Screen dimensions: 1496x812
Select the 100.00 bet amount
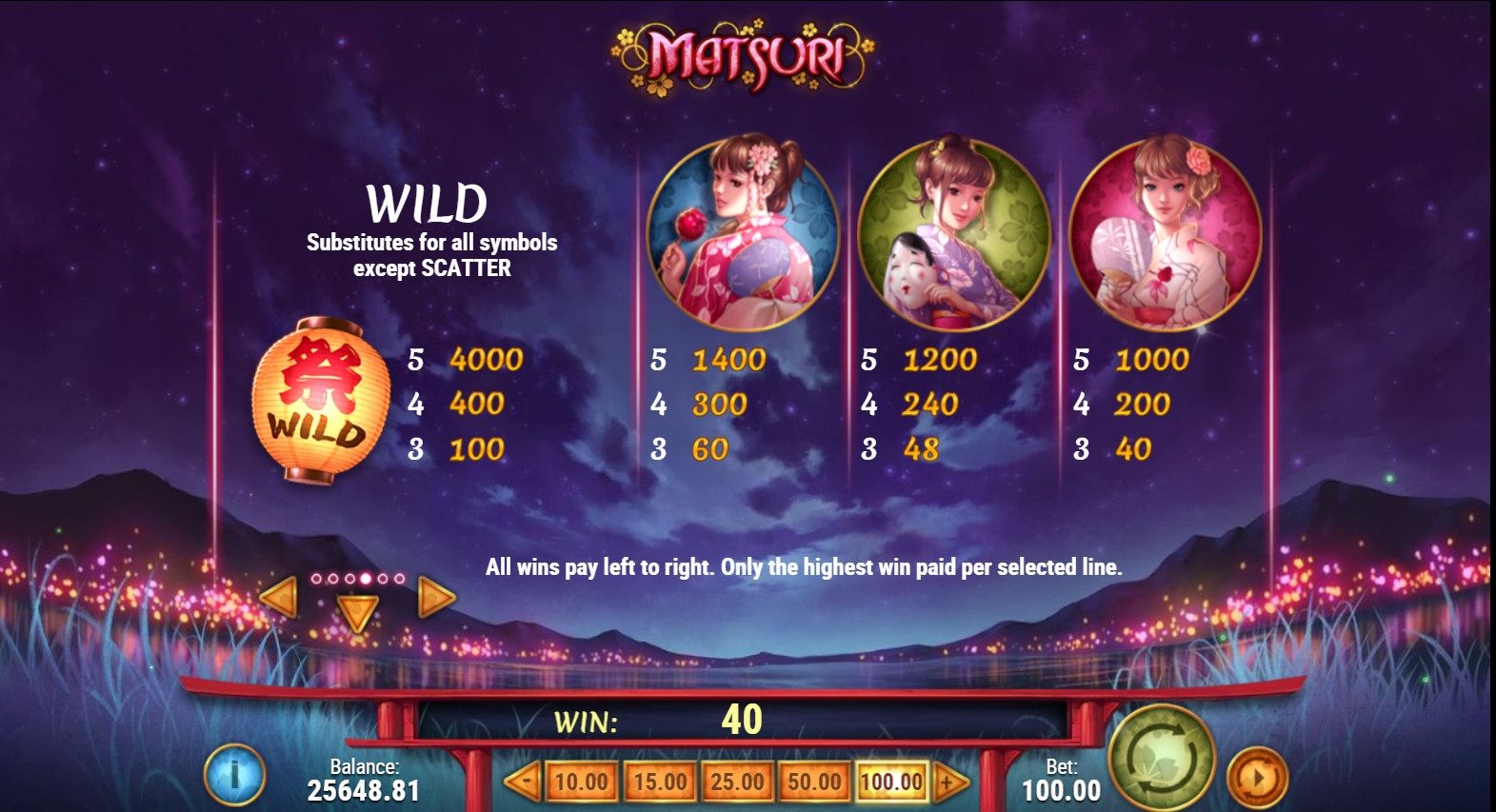coord(891,782)
